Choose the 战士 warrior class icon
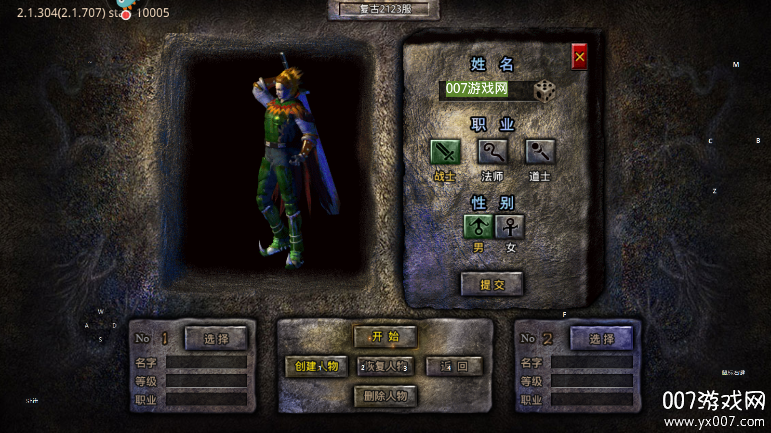771x433 pixels. click(445, 152)
